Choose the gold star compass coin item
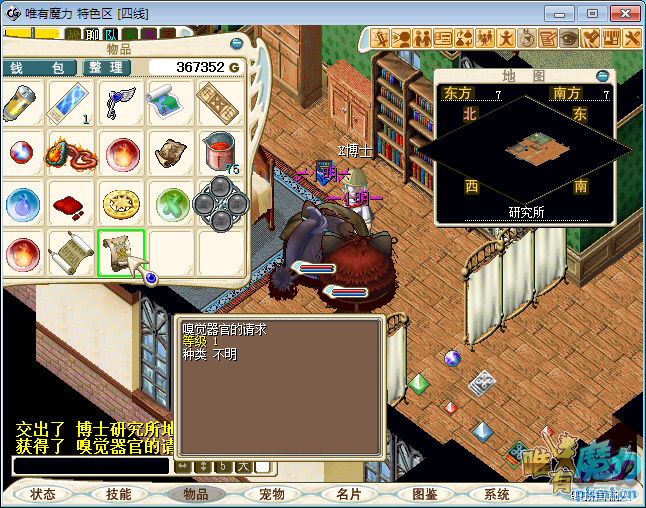The height and width of the screenshot is (508, 646). (122, 203)
